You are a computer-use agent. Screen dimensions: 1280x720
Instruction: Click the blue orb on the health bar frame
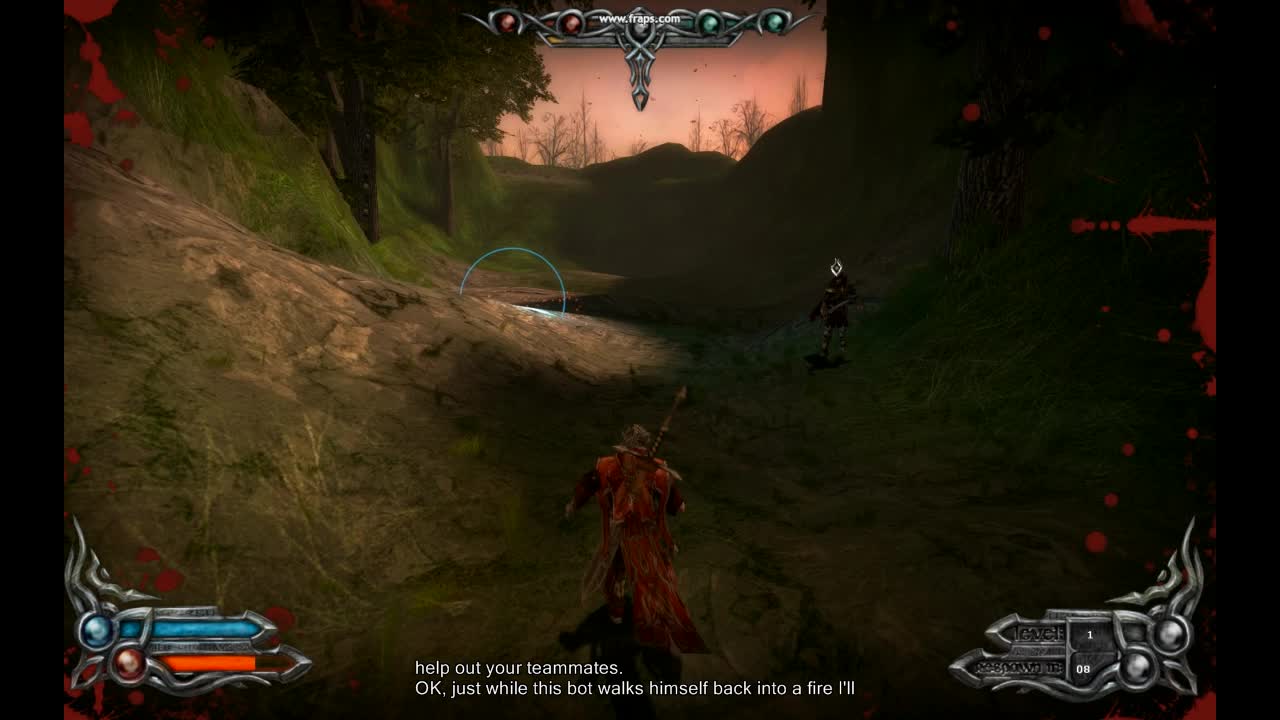(x=96, y=631)
